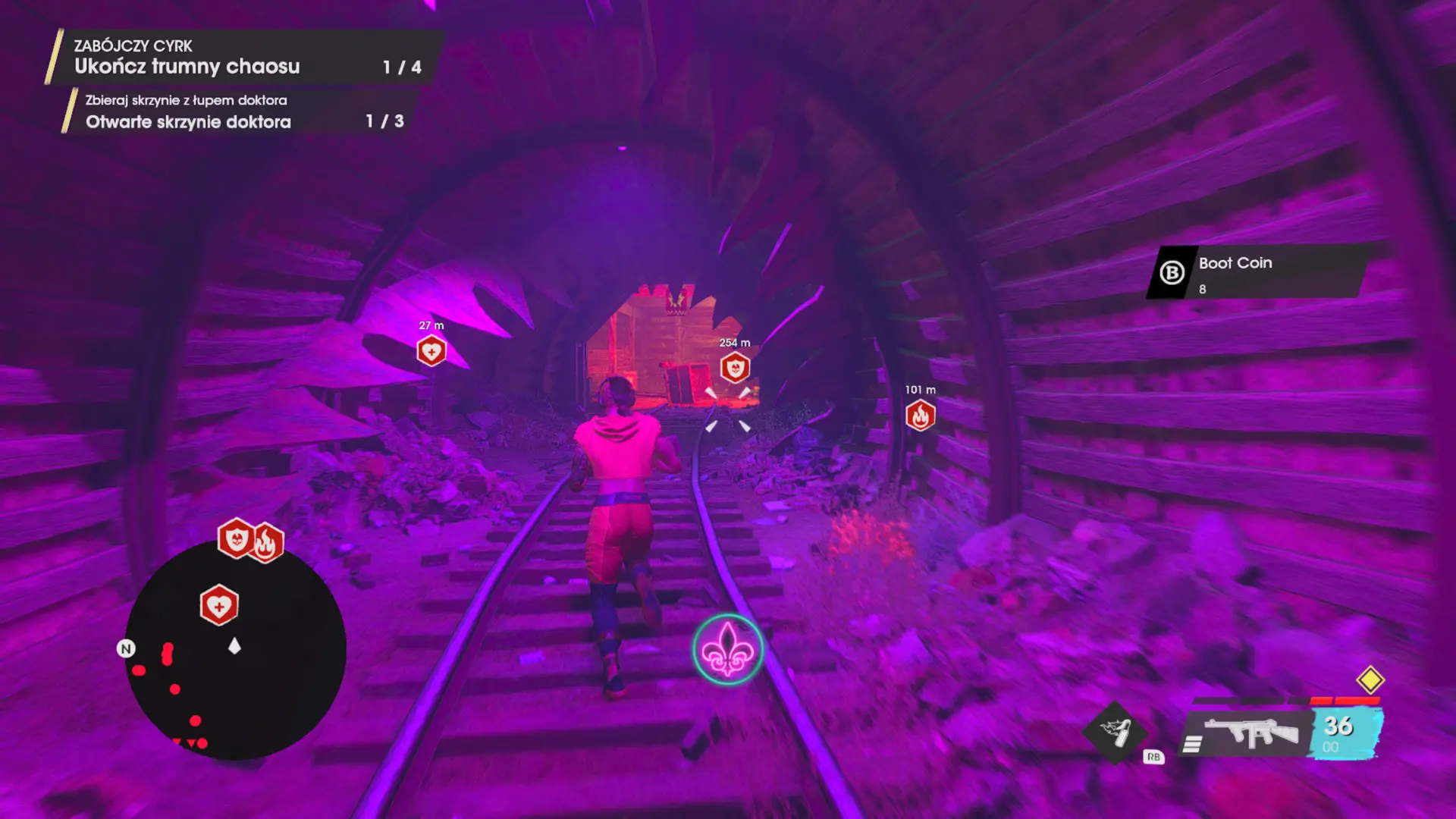Open the Boot Coin notification
1456x819 pixels.
[x=1259, y=272]
